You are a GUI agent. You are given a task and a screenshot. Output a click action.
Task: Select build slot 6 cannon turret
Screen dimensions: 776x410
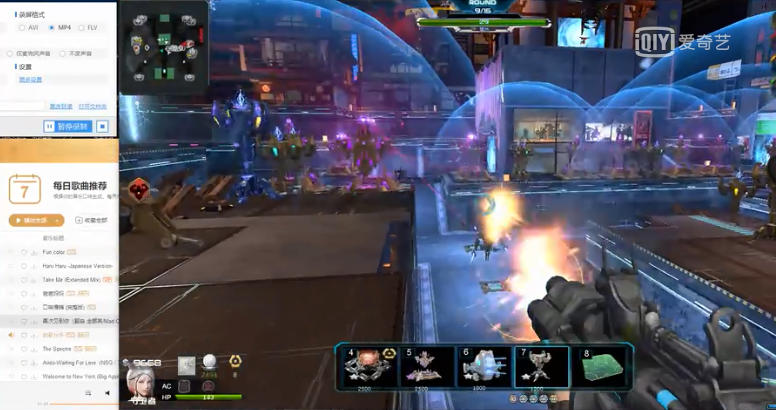(x=485, y=366)
